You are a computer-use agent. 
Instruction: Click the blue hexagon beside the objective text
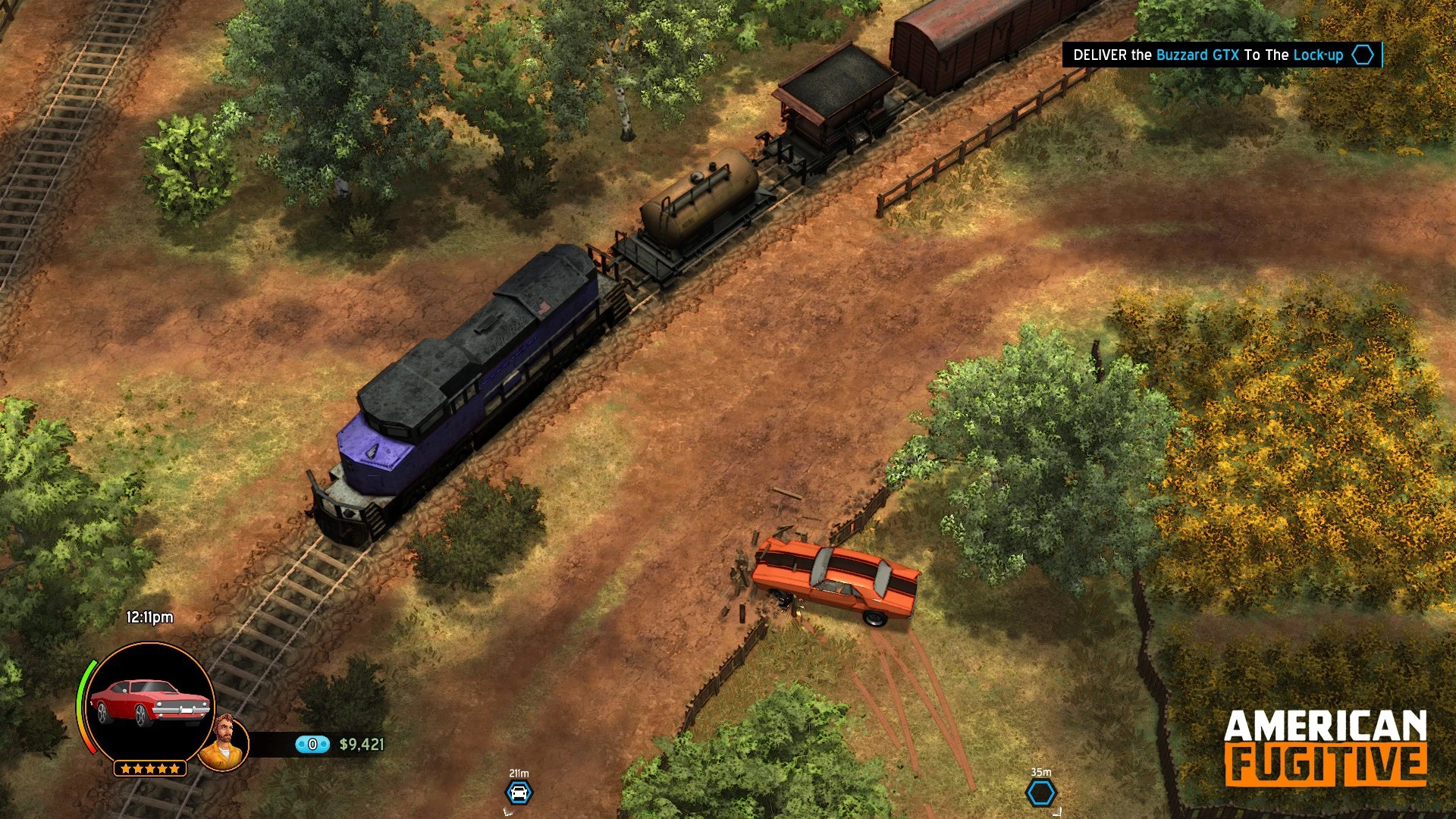1363,55
